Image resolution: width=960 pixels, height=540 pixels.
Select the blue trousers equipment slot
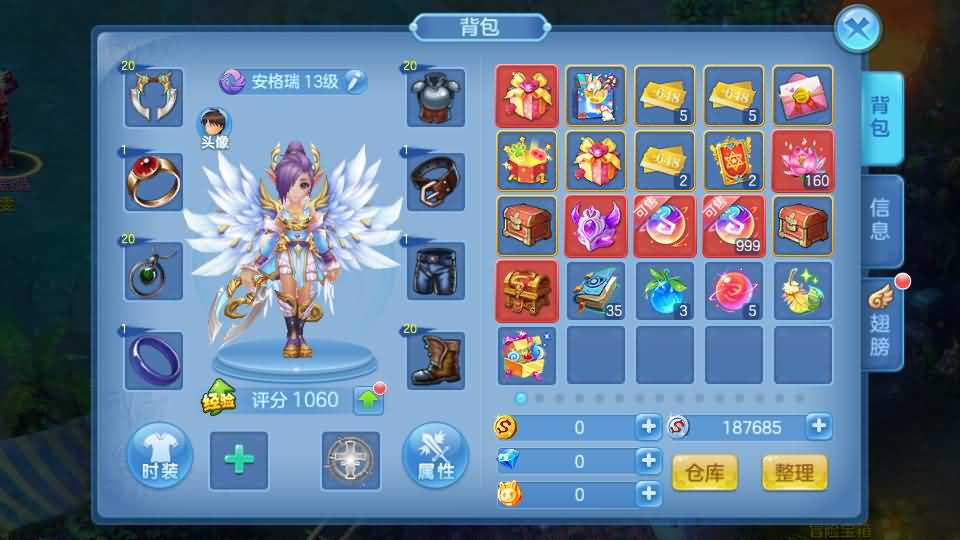[x=437, y=270]
